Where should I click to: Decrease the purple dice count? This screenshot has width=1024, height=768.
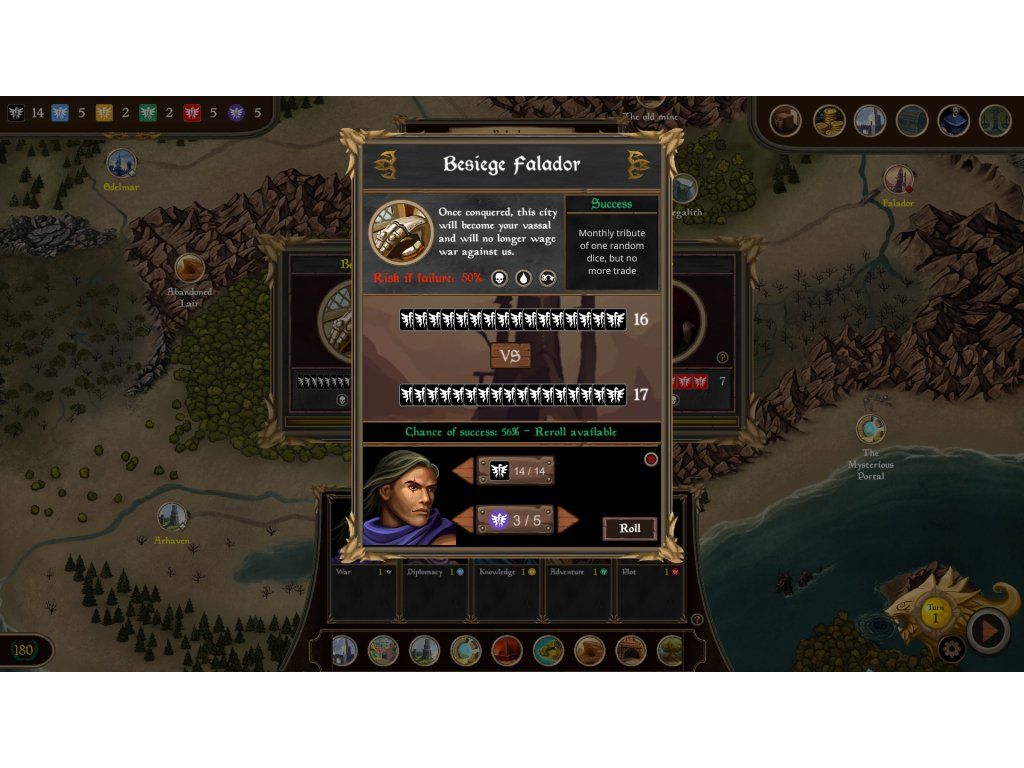465,520
